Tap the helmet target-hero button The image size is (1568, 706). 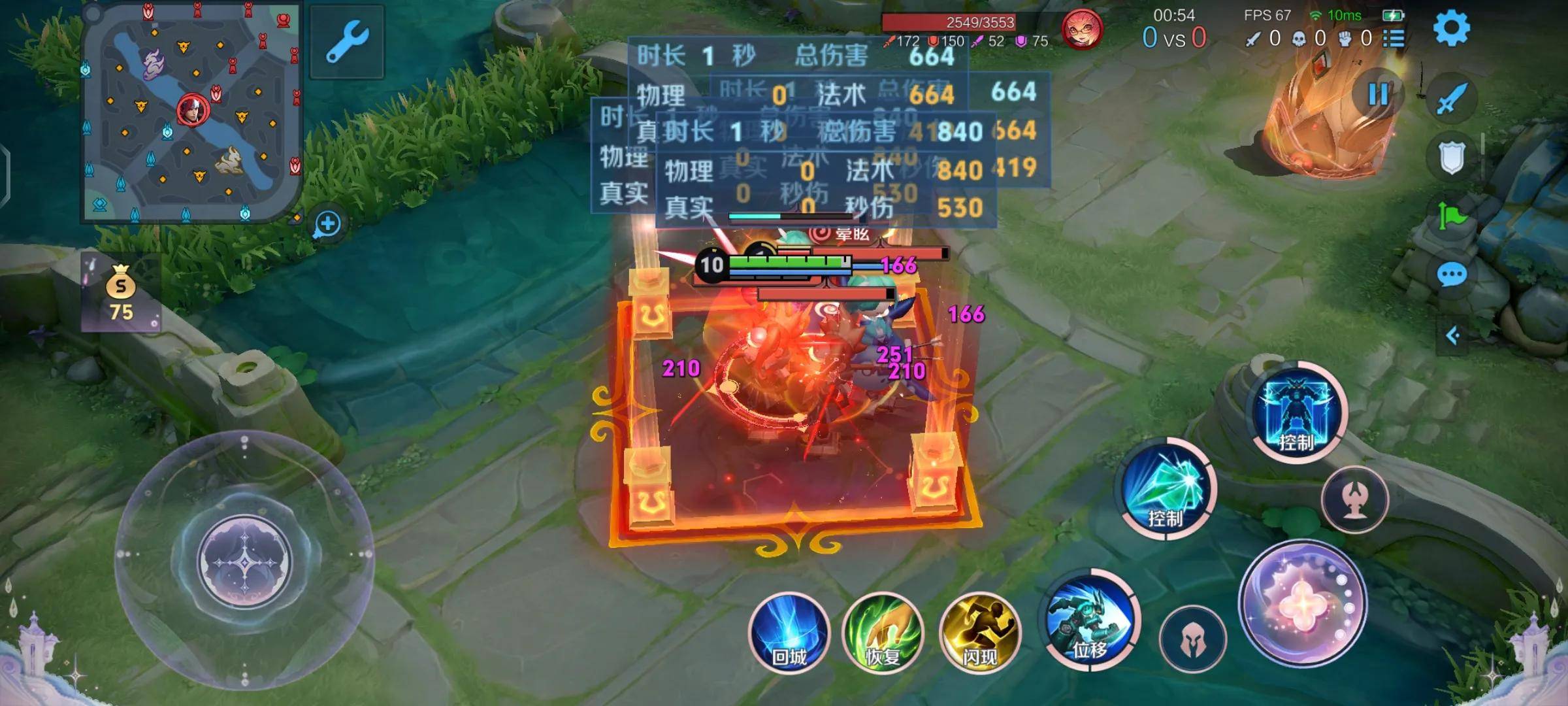(1193, 638)
